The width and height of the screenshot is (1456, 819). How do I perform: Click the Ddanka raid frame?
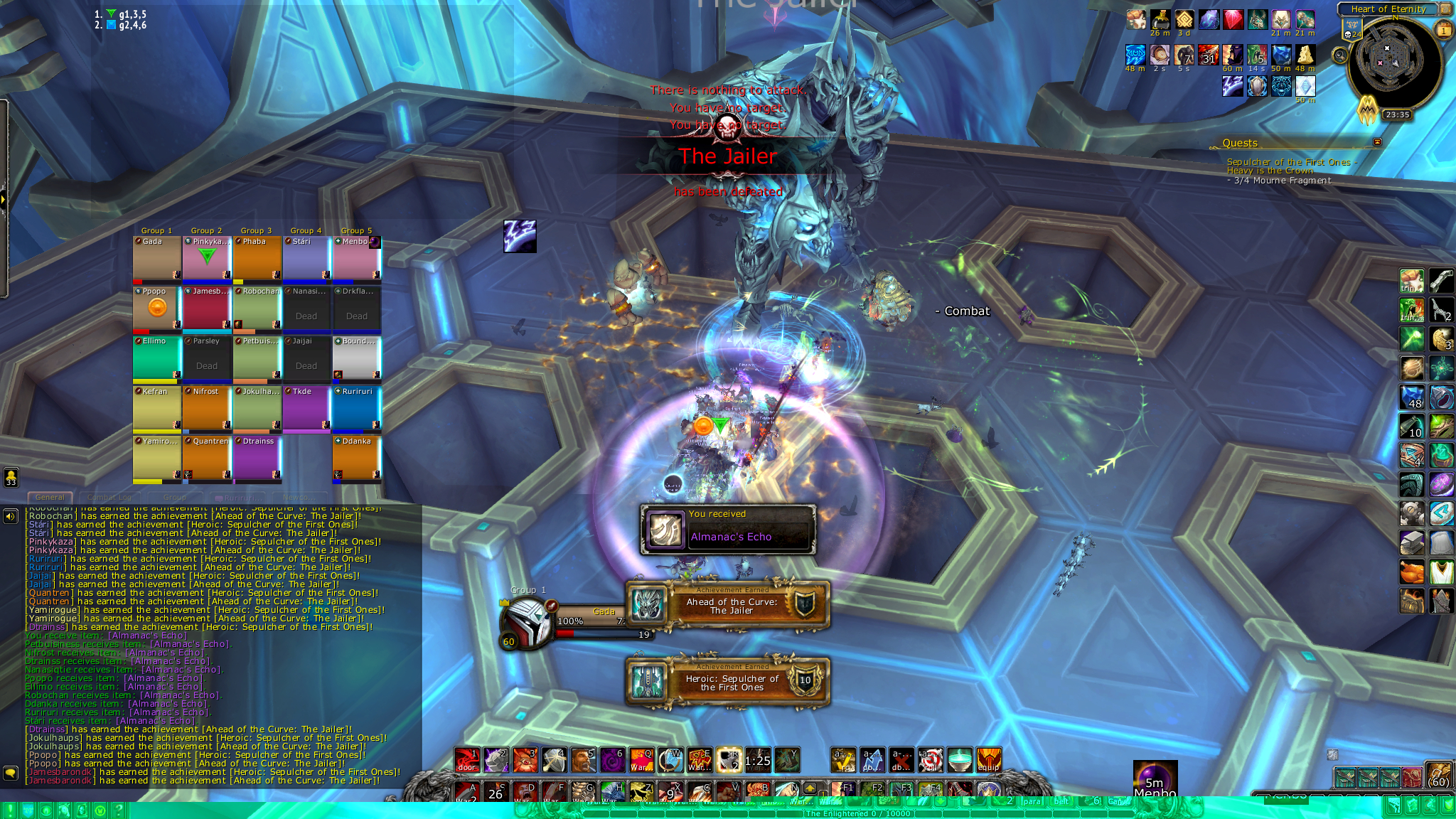(356, 459)
